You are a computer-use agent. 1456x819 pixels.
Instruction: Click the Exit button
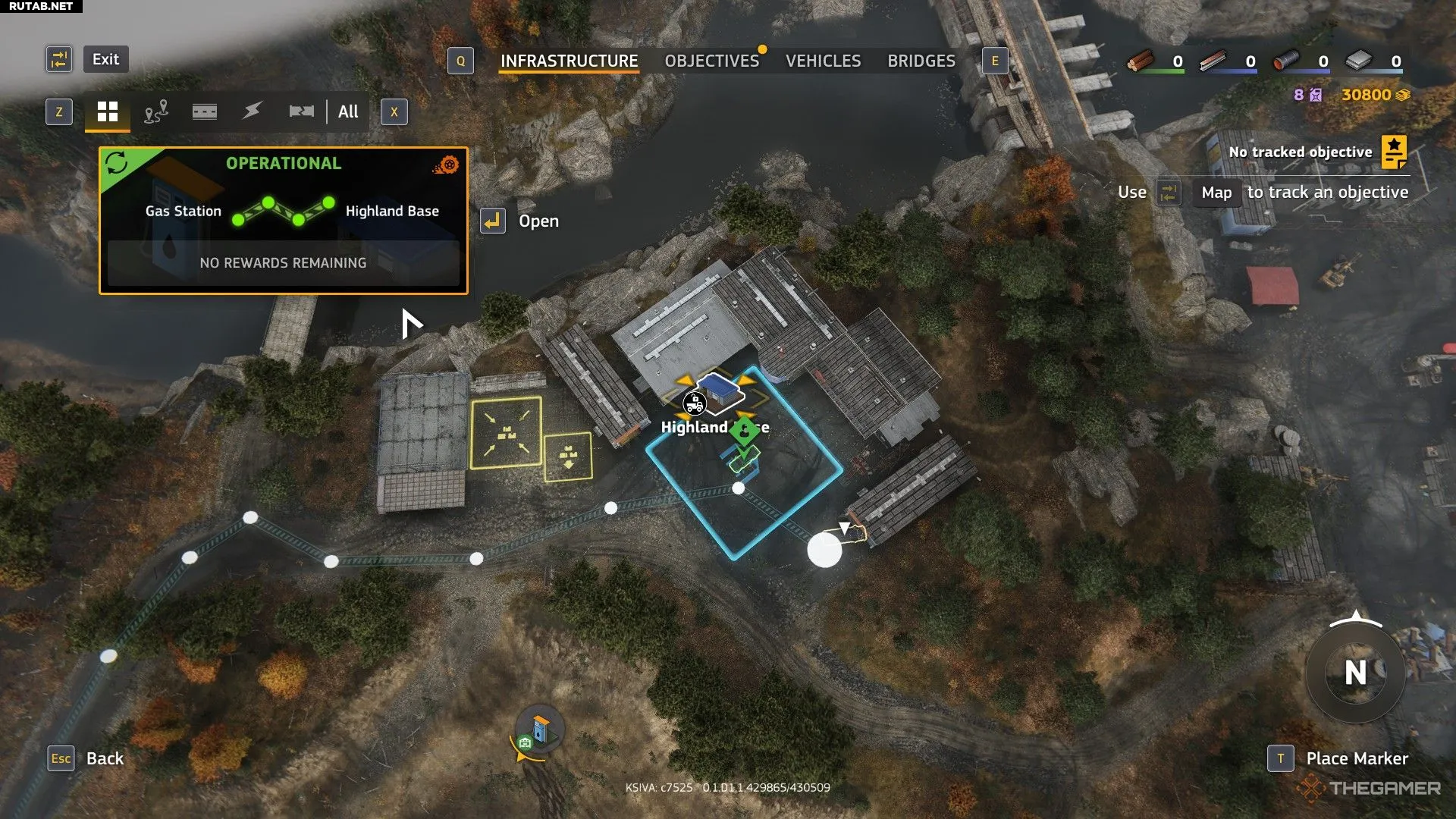105,59
